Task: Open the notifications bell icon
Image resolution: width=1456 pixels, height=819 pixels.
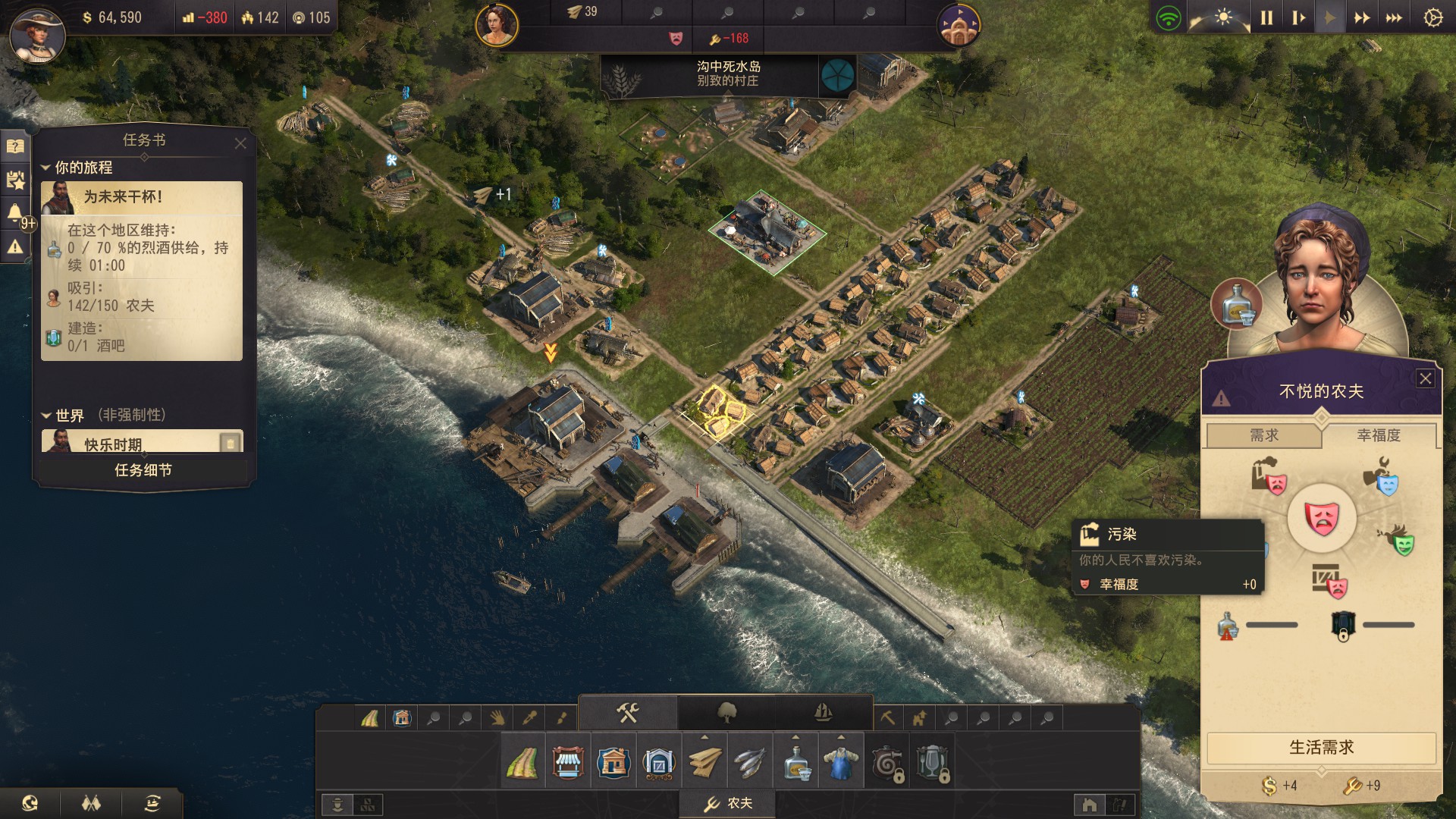Action: click(x=15, y=213)
